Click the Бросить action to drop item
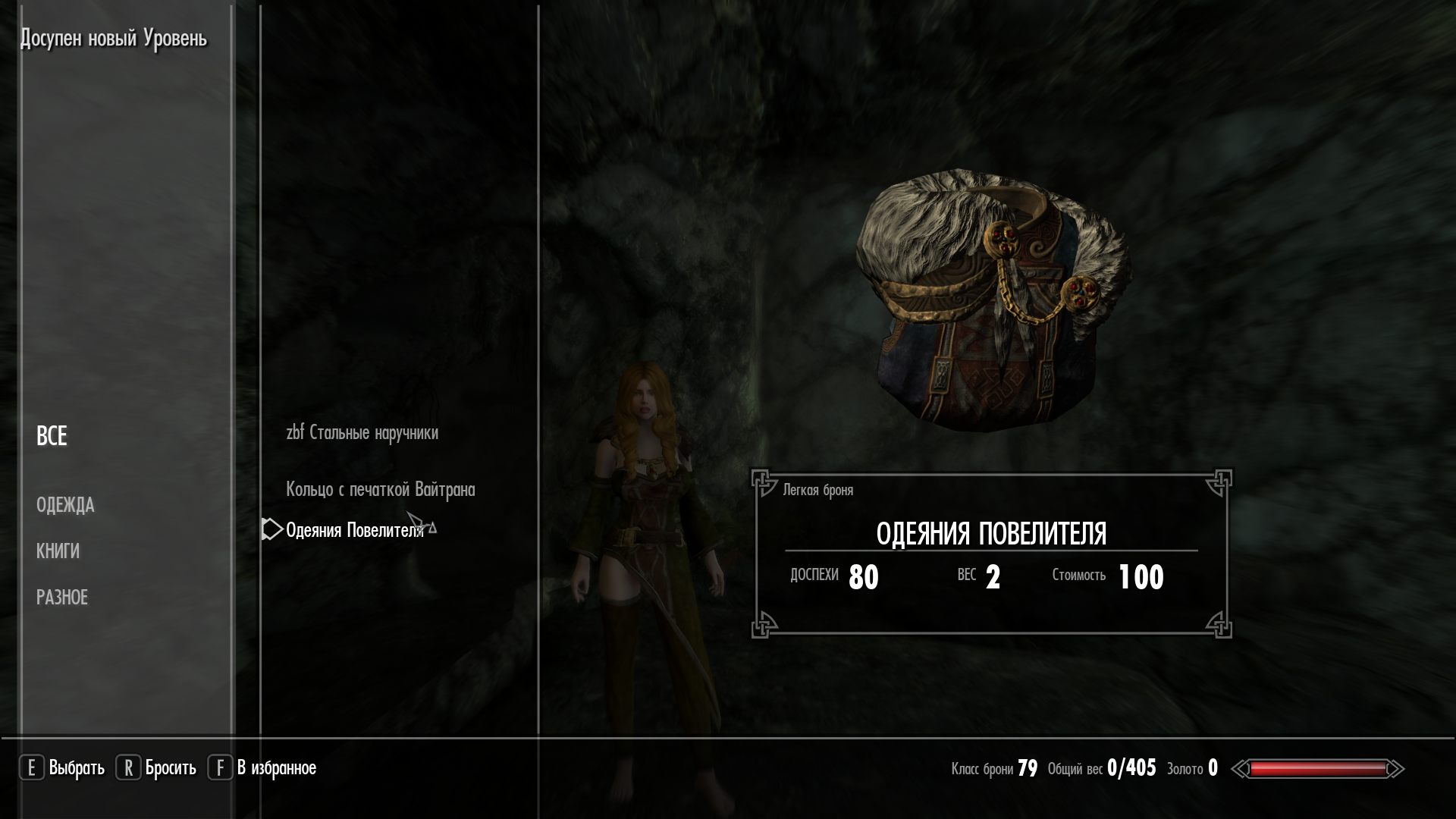This screenshot has height=819, width=1456. (156, 768)
